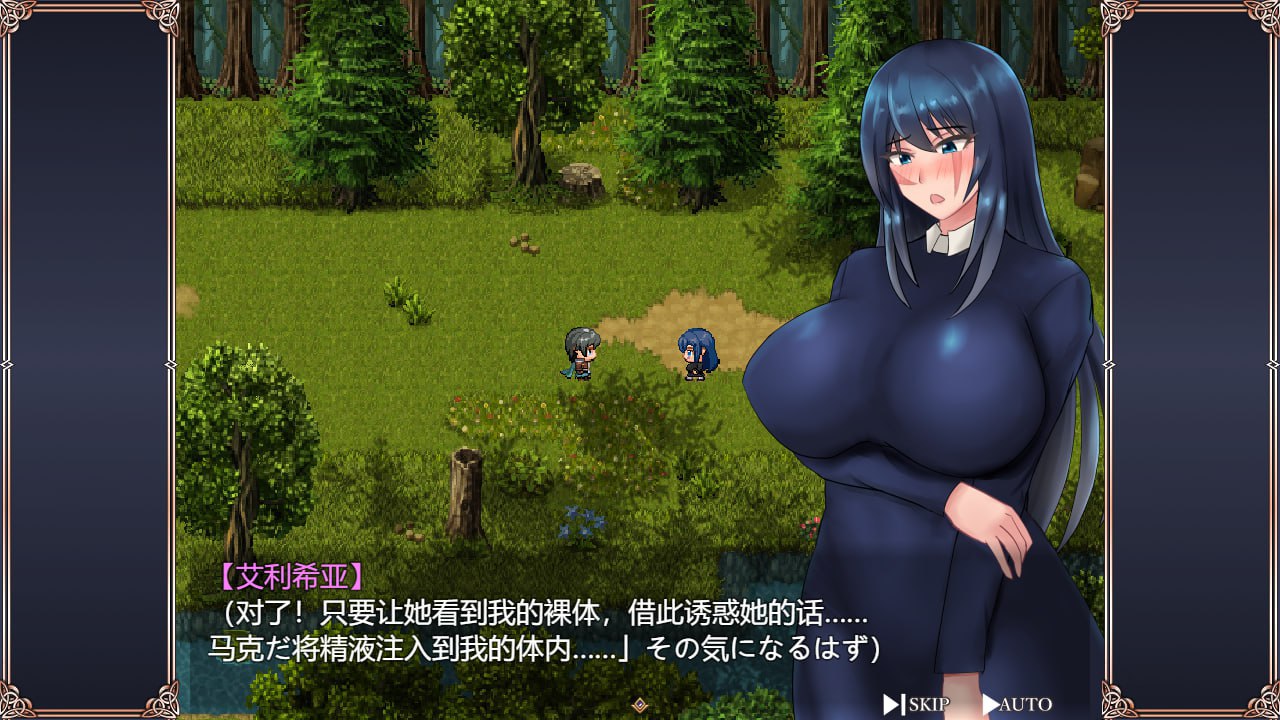
Task: Click the small blue-haired girl sprite beside him
Action: pos(694,355)
